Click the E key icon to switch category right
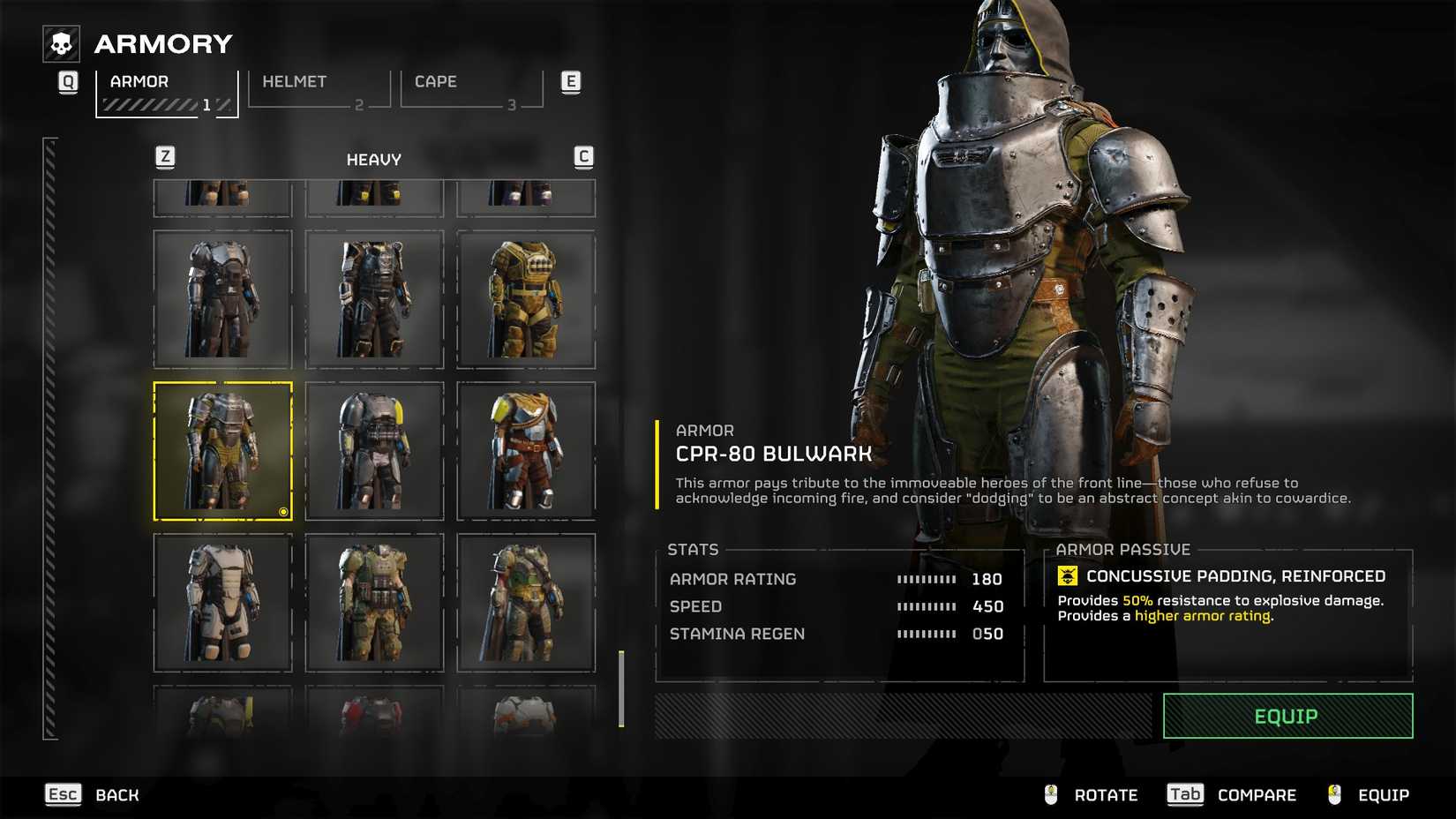 tap(571, 80)
